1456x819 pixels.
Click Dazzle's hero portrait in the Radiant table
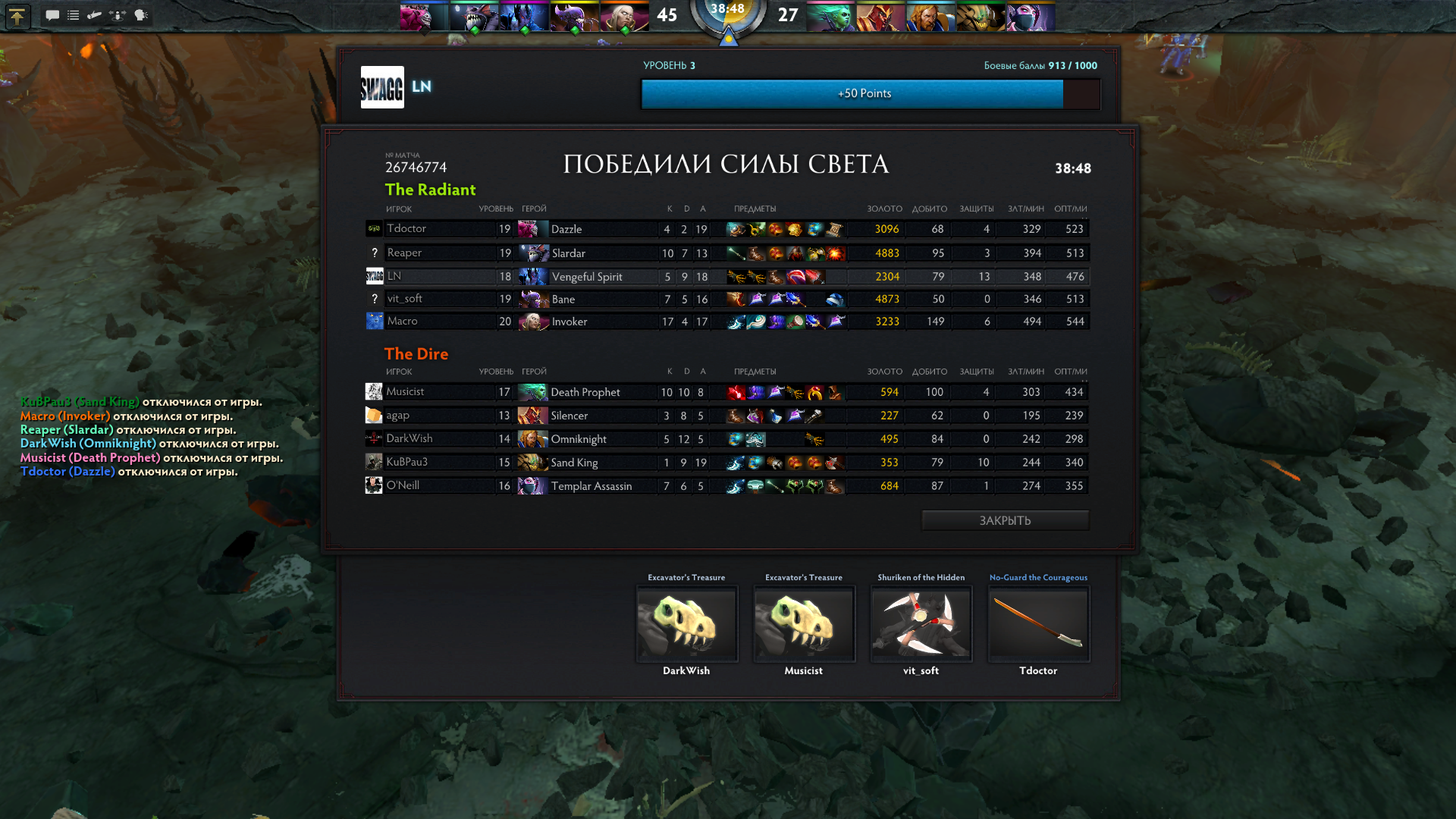[x=533, y=228]
